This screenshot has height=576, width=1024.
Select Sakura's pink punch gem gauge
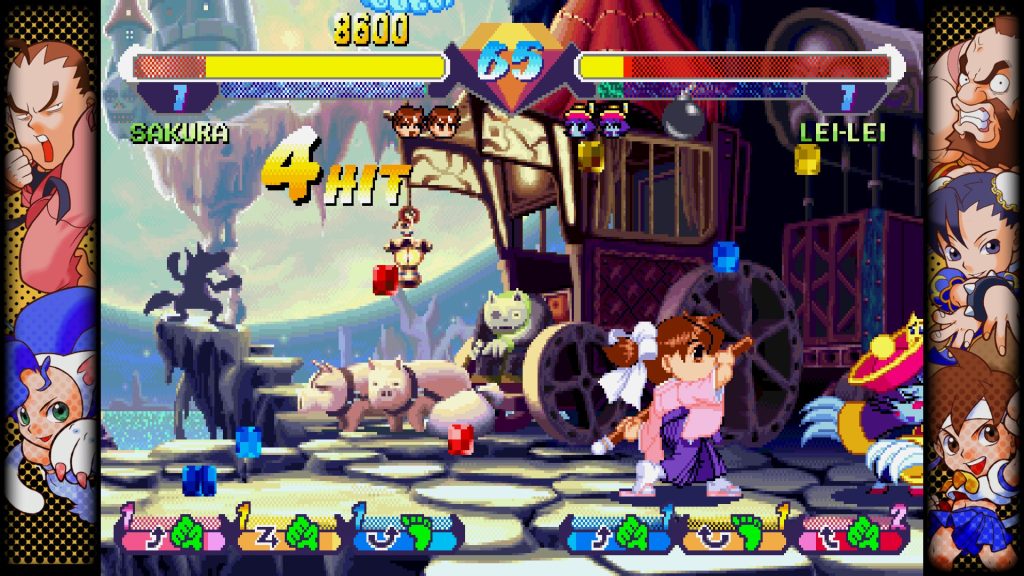172,532
